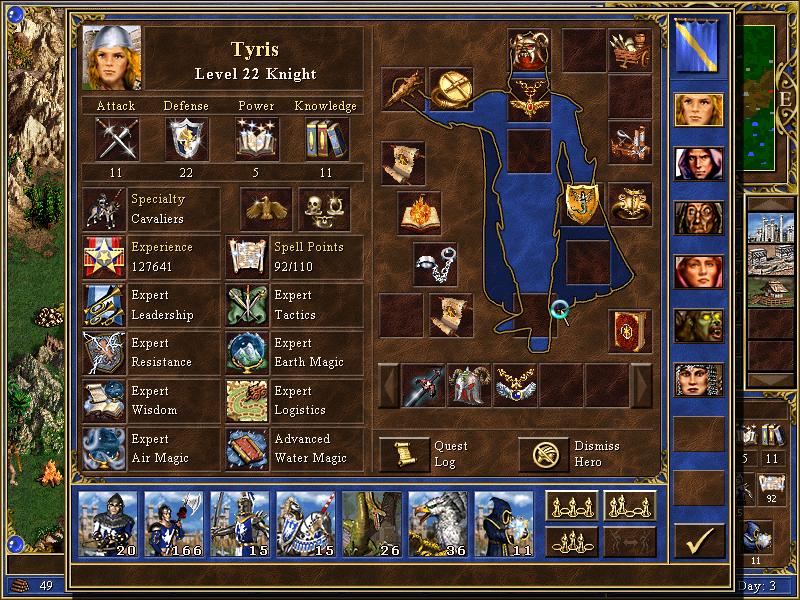Click Tyris hero portrait
The image size is (800, 600).
pos(111,58)
